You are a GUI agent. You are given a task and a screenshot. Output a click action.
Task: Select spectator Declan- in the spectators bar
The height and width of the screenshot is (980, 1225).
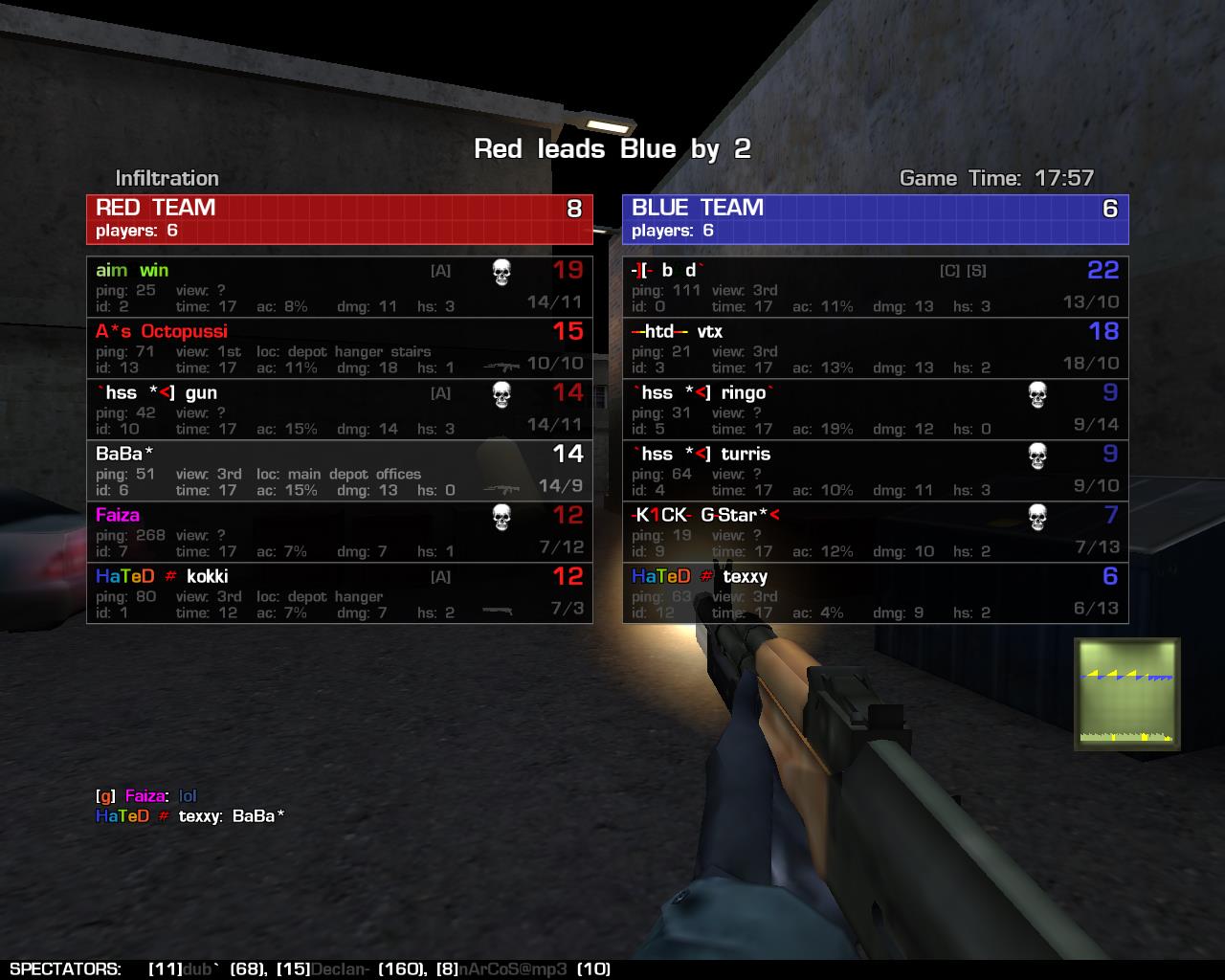click(341, 969)
